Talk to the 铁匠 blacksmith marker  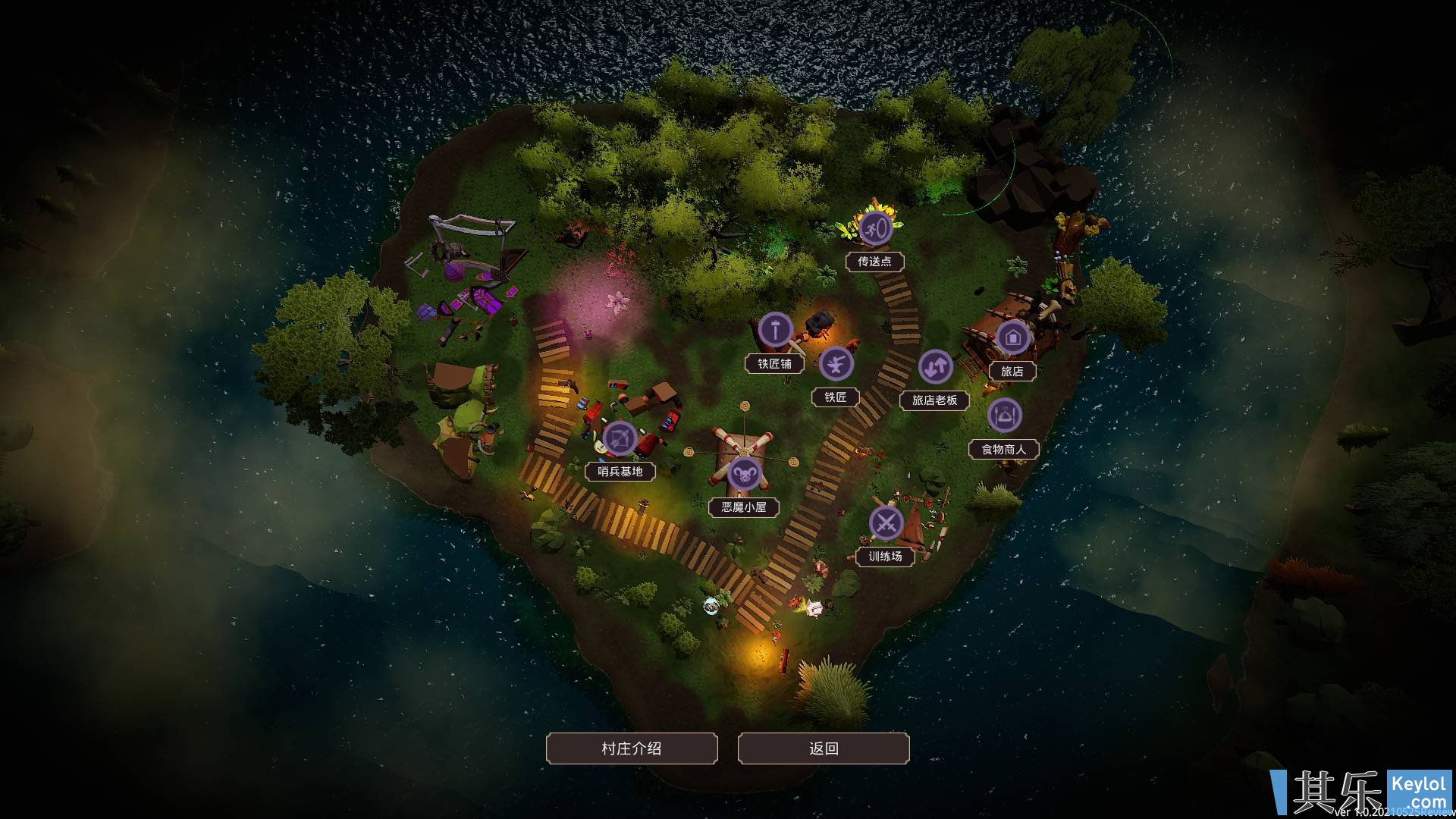point(836,364)
